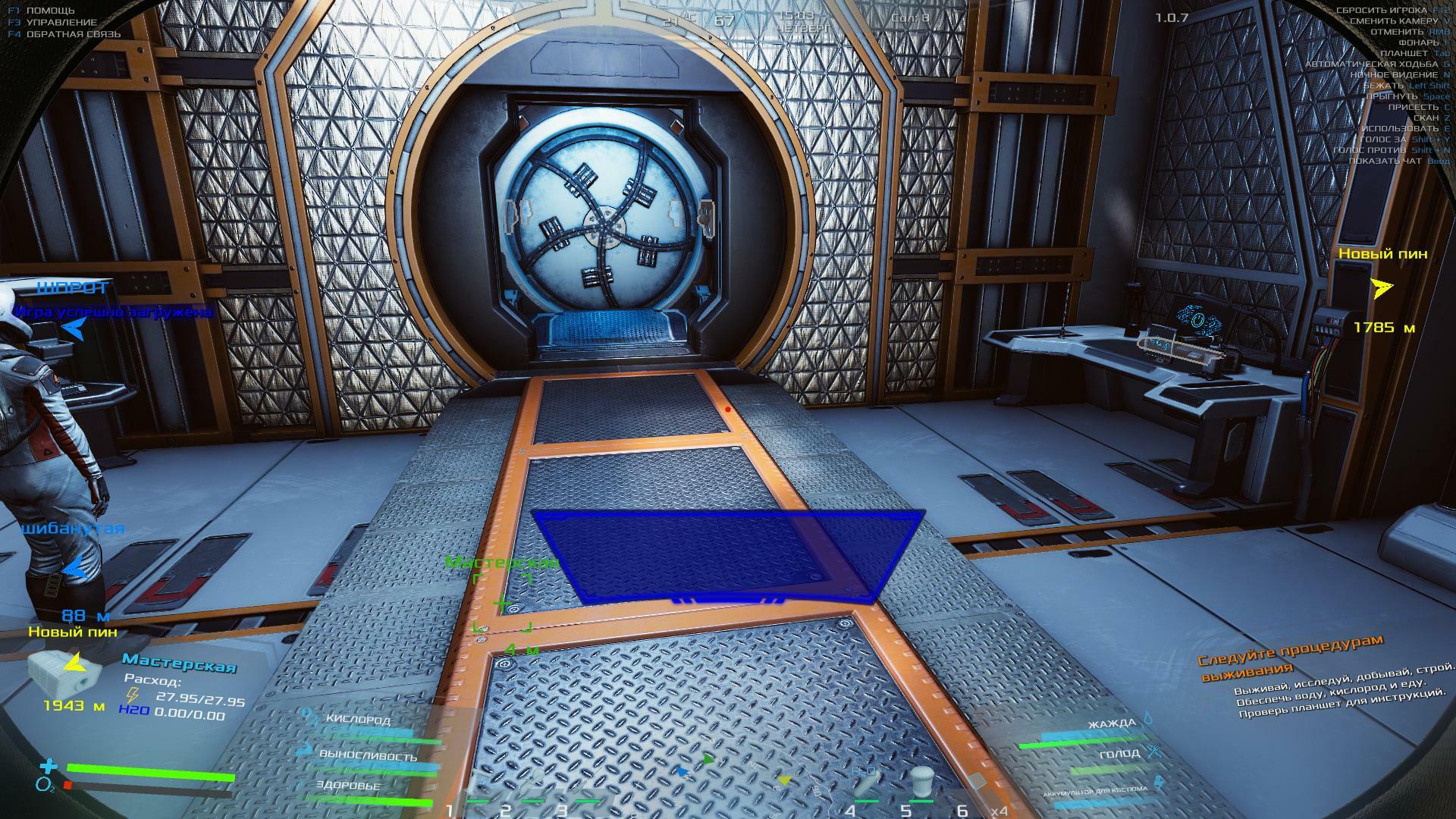Click the yellow pin marker showing 1785 m
This screenshot has height=819, width=1456.
[x=1382, y=288]
